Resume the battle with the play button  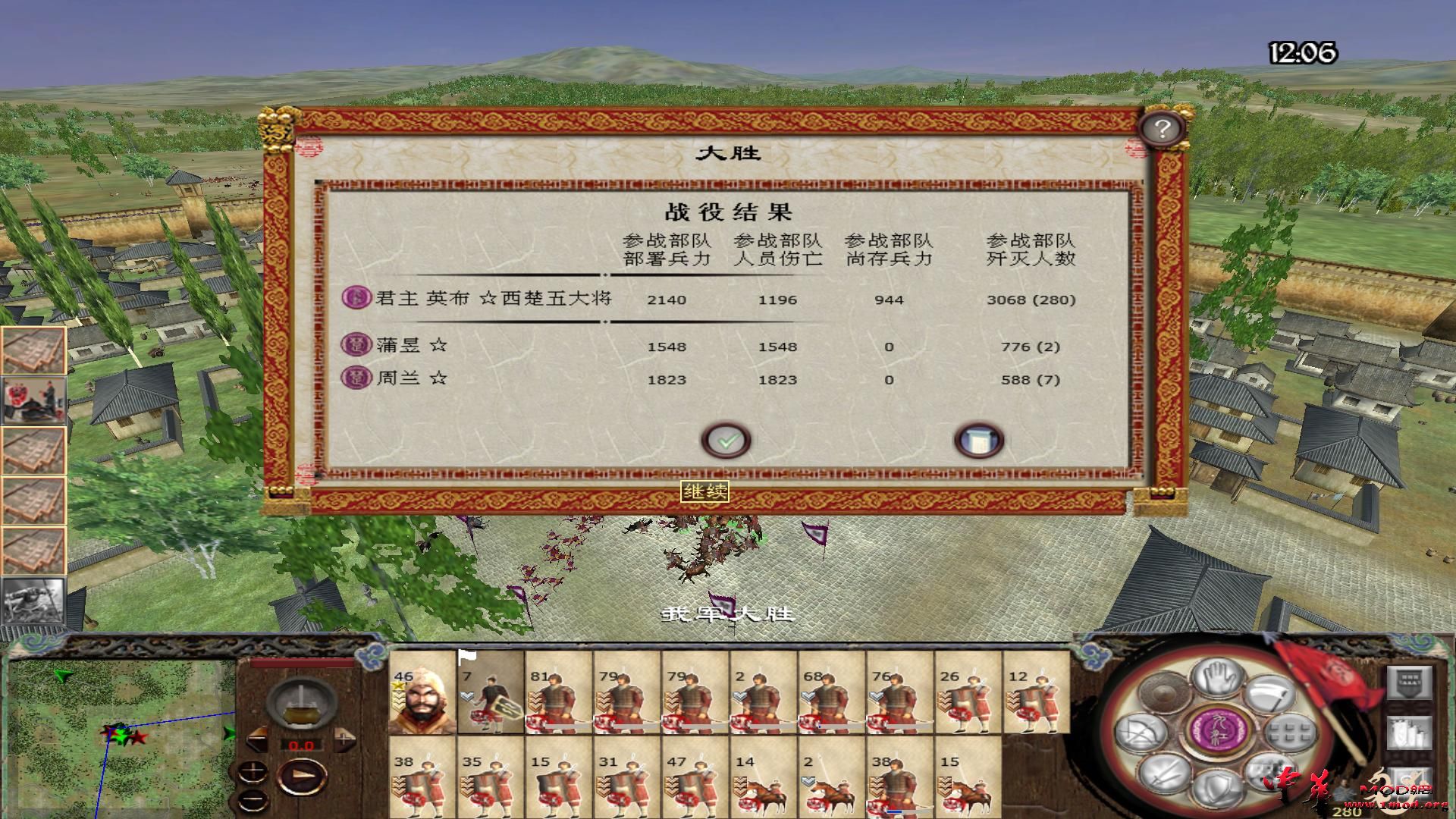click(303, 775)
